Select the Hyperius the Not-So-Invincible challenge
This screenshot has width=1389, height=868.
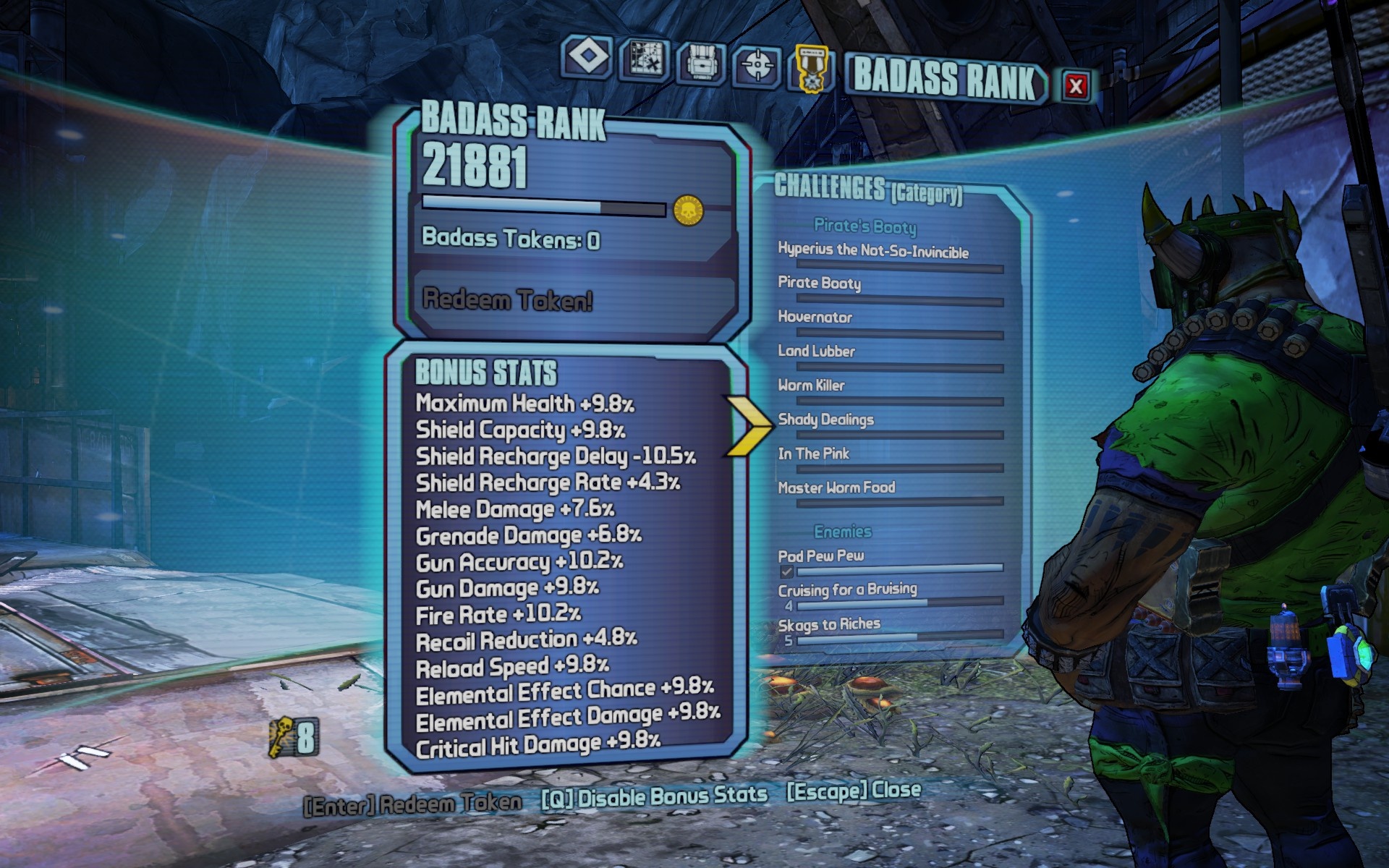[873, 250]
